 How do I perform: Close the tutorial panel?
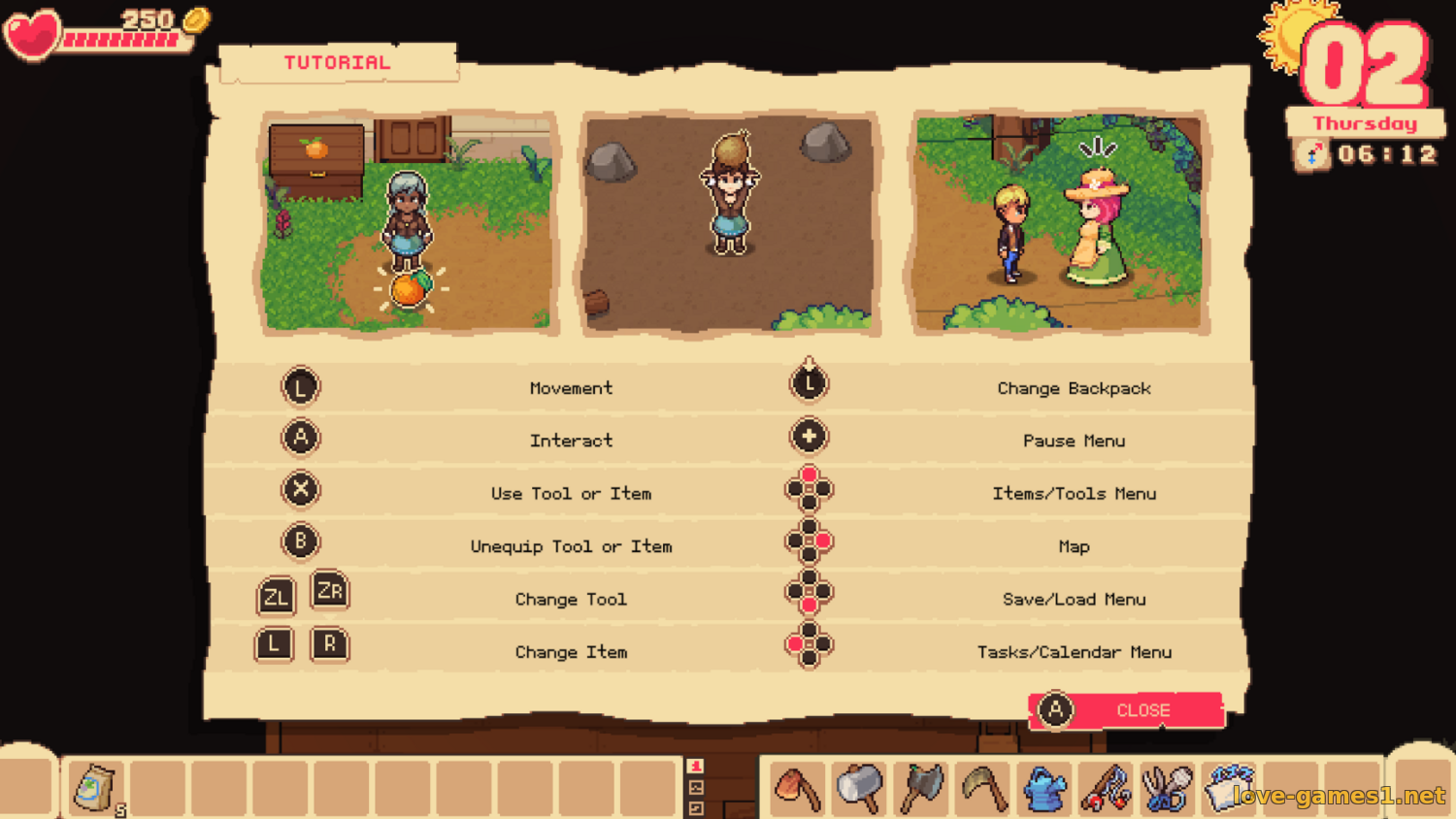1126,710
